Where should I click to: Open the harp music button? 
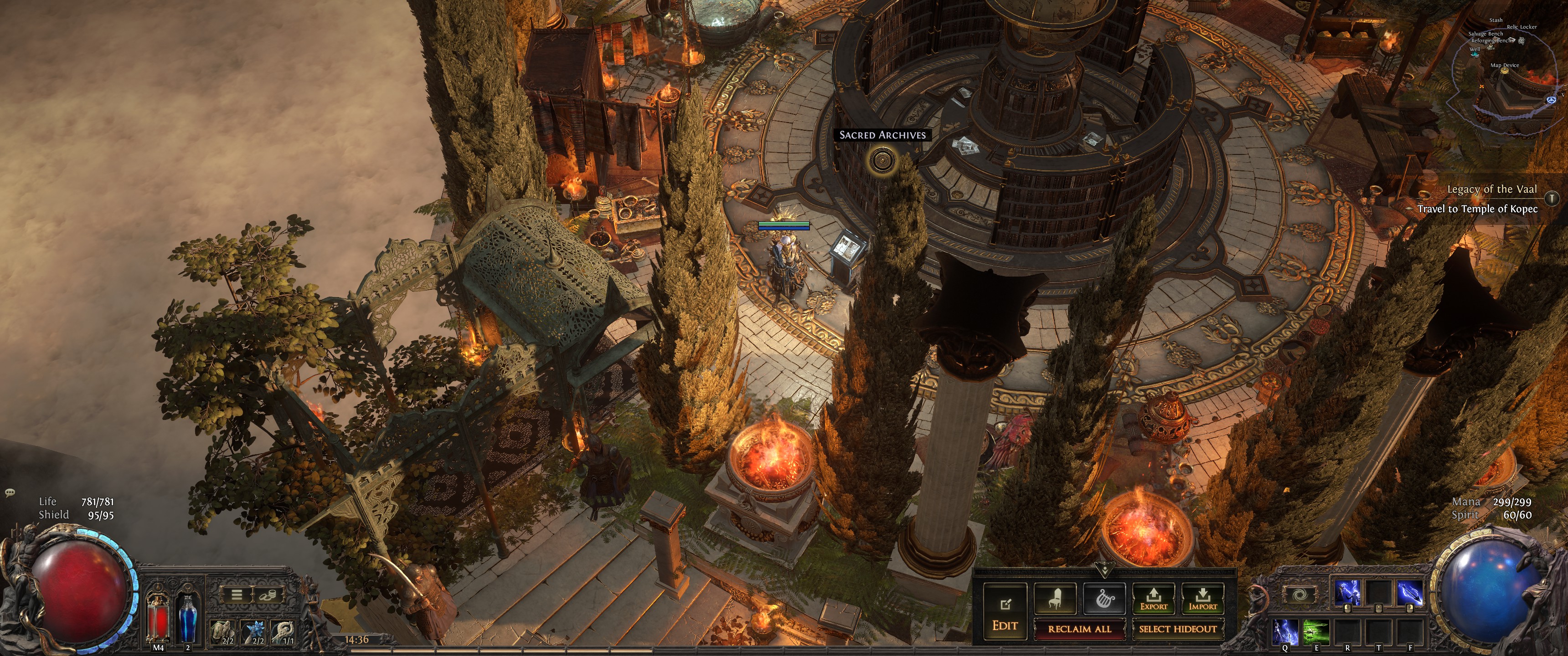(1104, 599)
